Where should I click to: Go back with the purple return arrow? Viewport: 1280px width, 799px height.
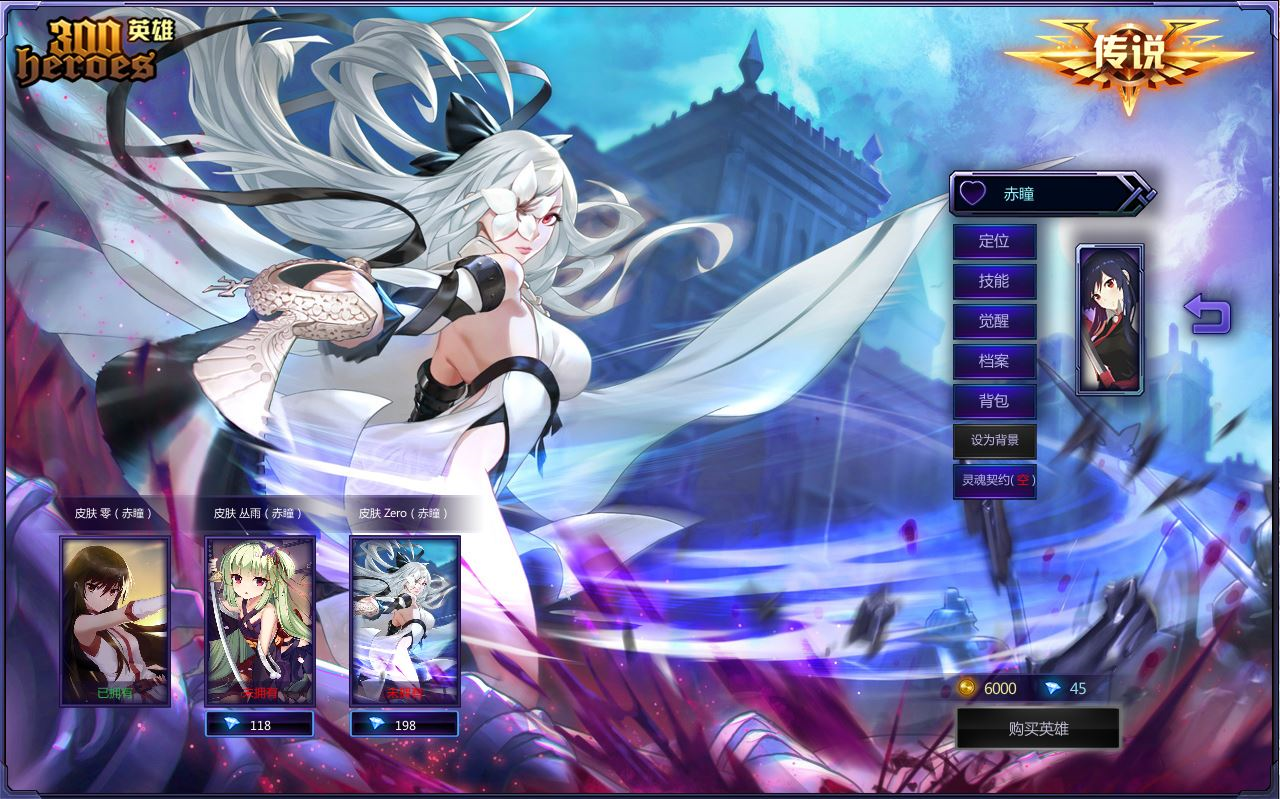click(x=1207, y=314)
